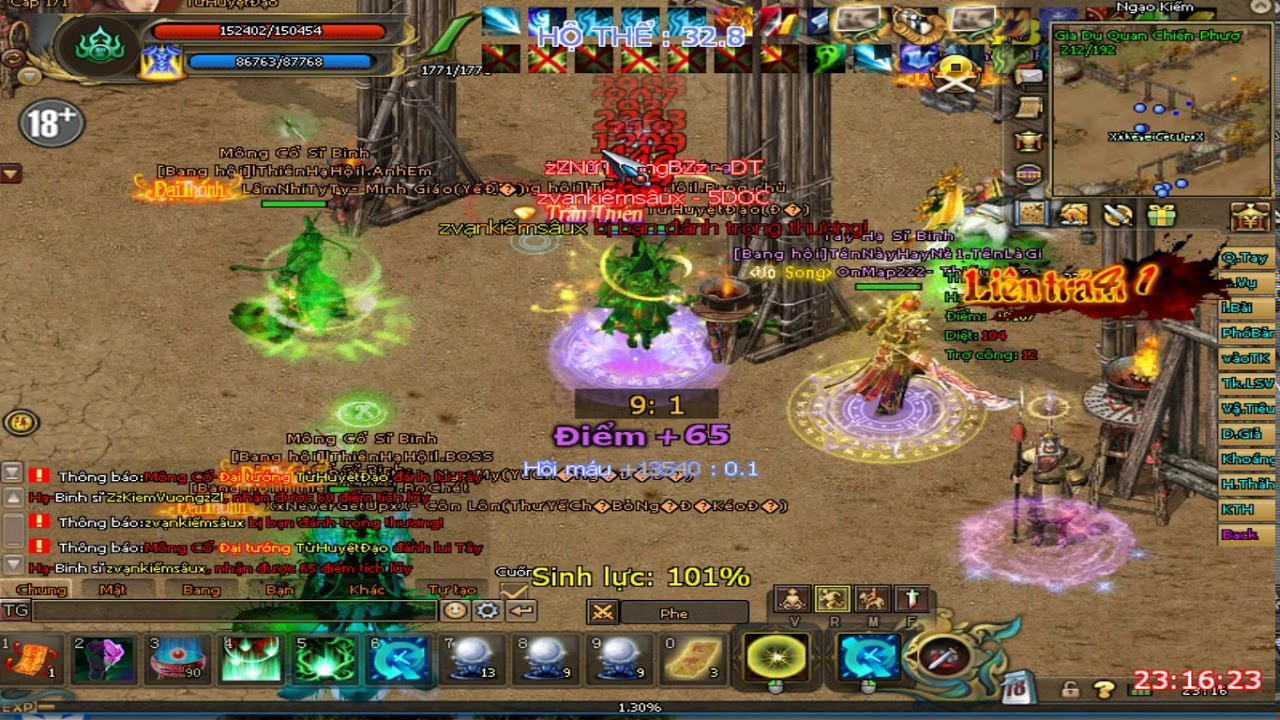
Task: Collapse the minimap with the arrow button
Action: coord(1261,8)
